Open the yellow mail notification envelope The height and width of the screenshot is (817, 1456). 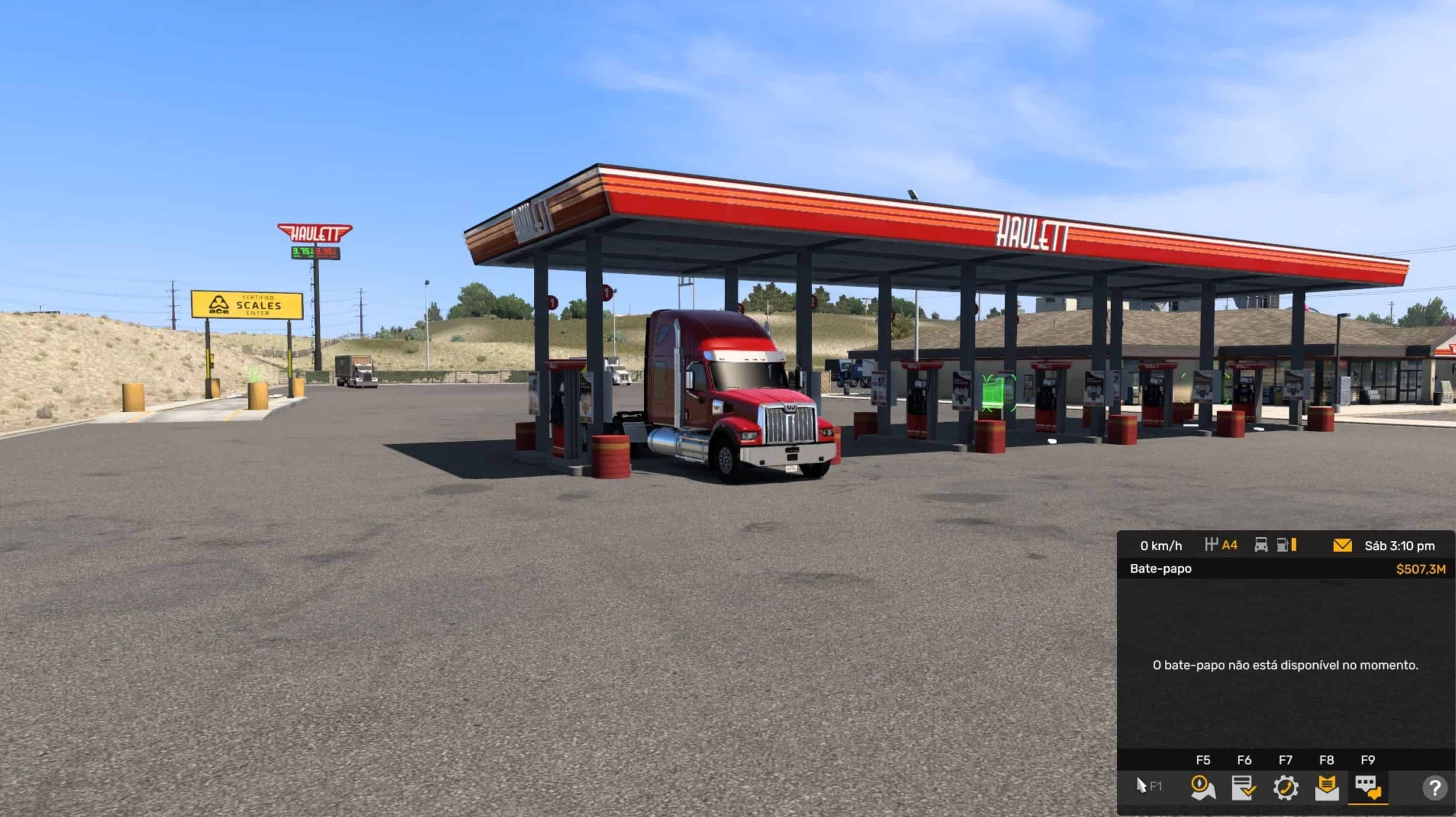coord(1342,546)
